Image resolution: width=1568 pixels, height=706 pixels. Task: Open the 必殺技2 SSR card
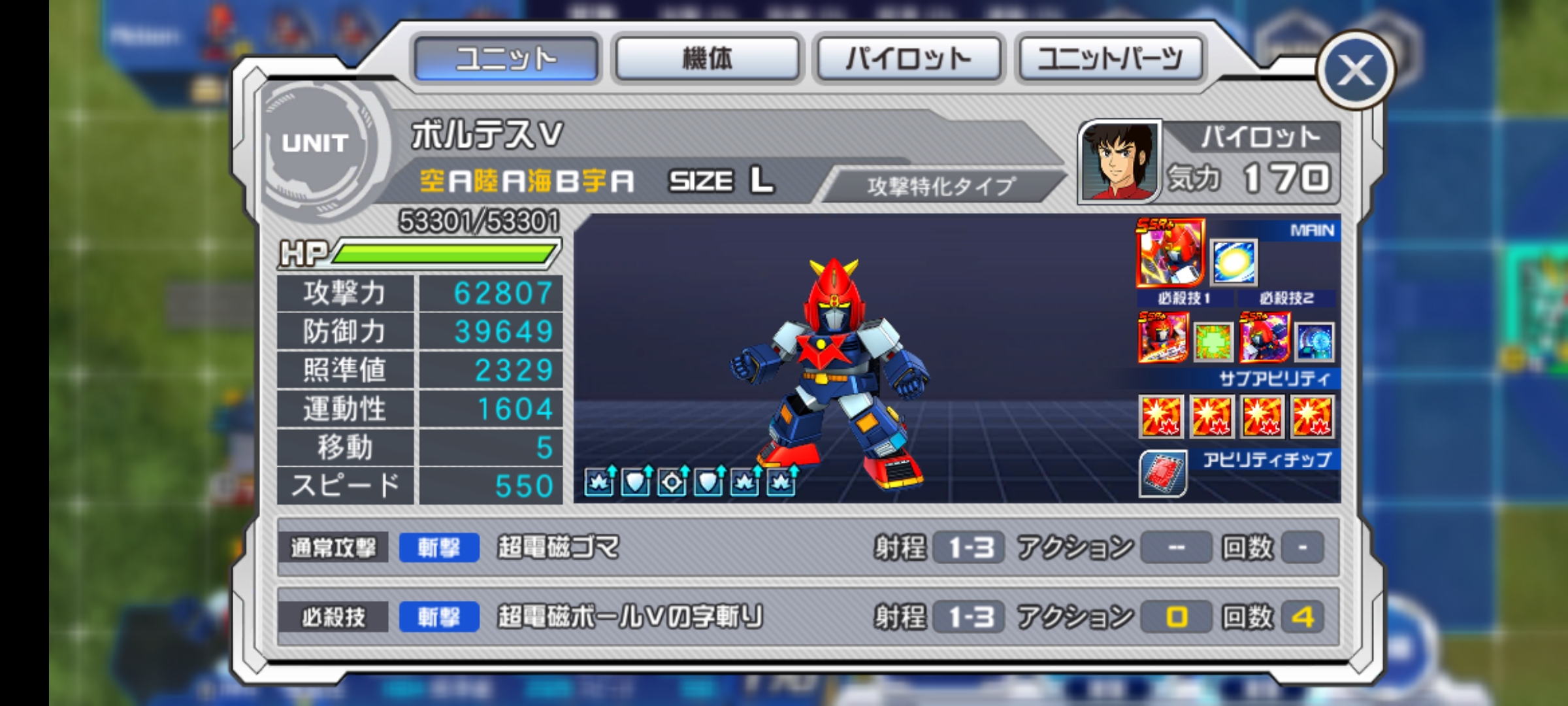pos(1265,337)
